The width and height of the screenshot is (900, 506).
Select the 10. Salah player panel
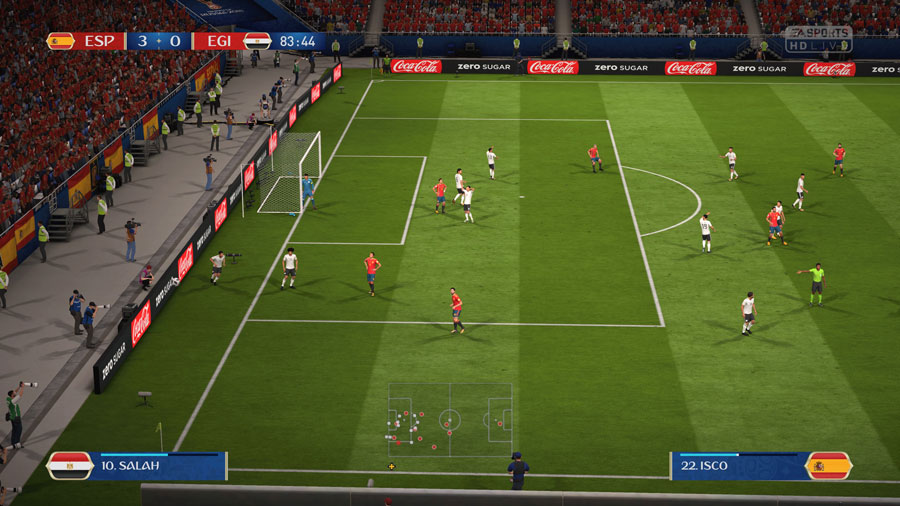click(137, 466)
